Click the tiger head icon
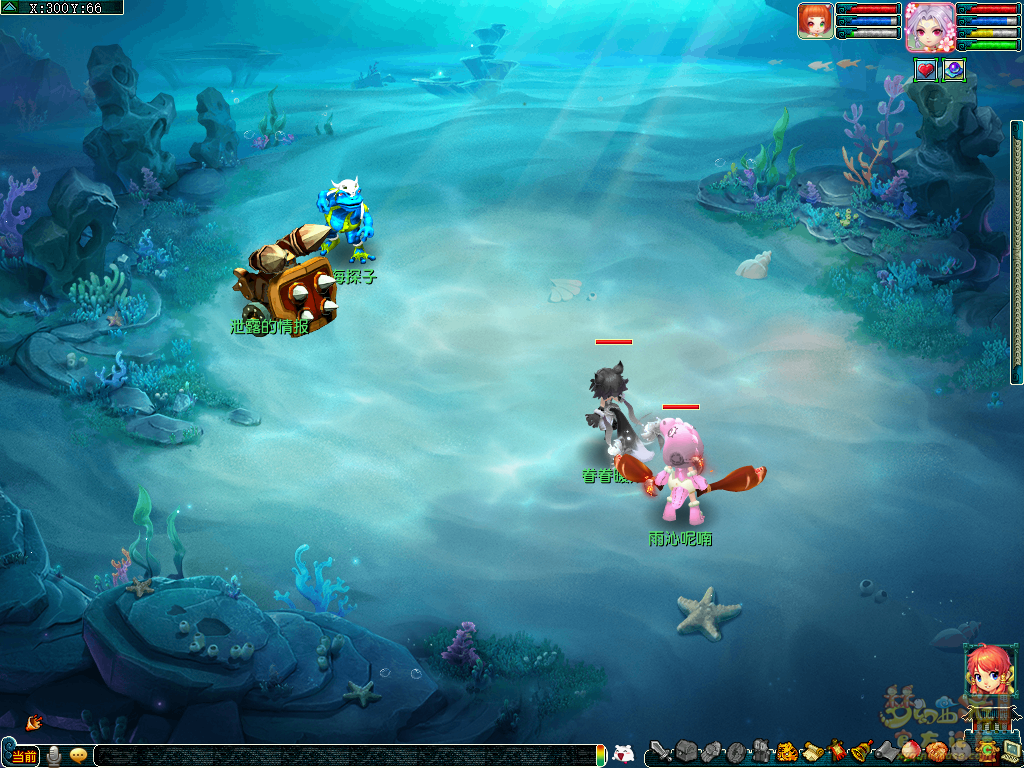 coord(787,751)
